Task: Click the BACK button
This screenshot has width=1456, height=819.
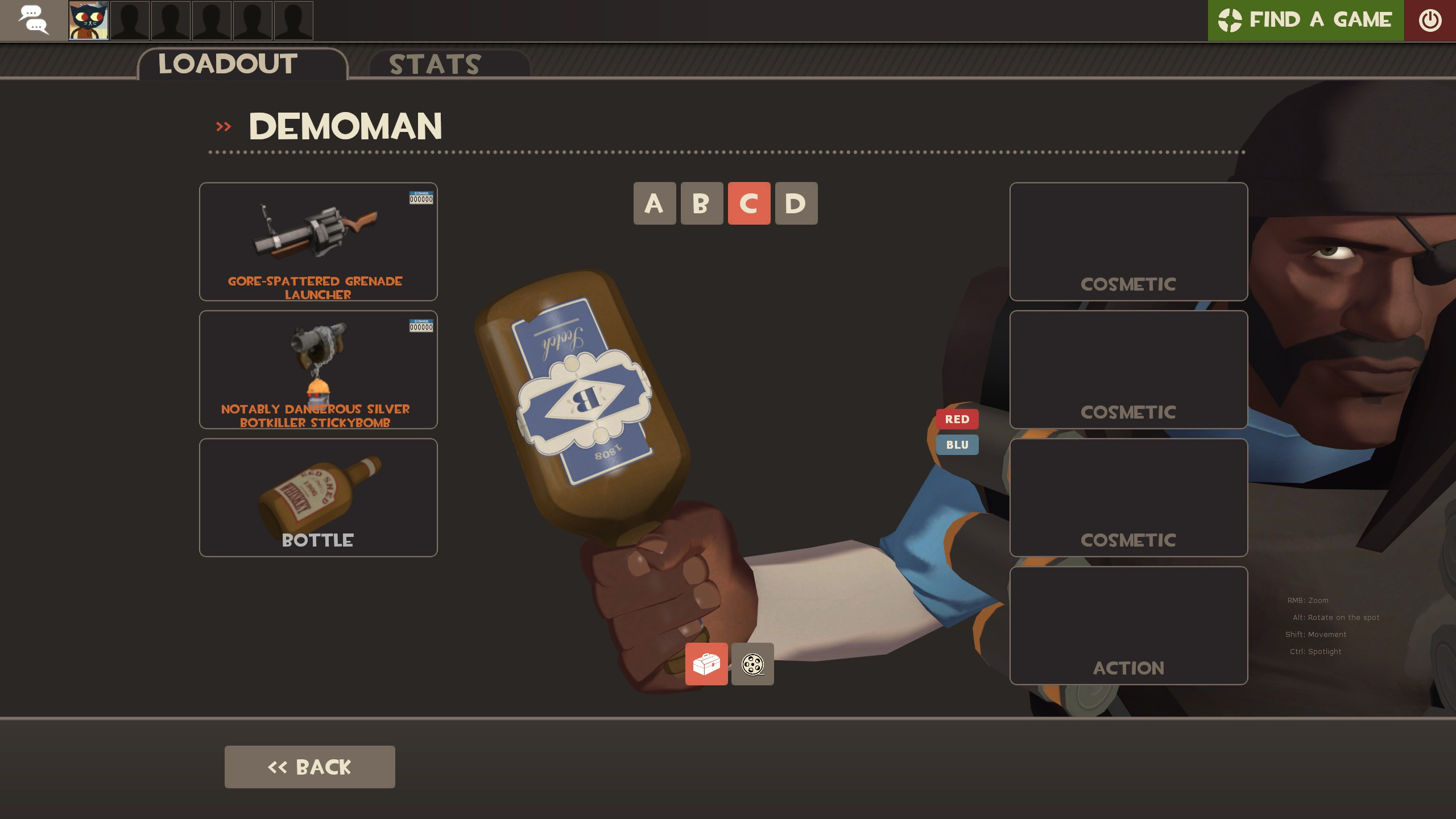Action: click(x=309, y=766)
